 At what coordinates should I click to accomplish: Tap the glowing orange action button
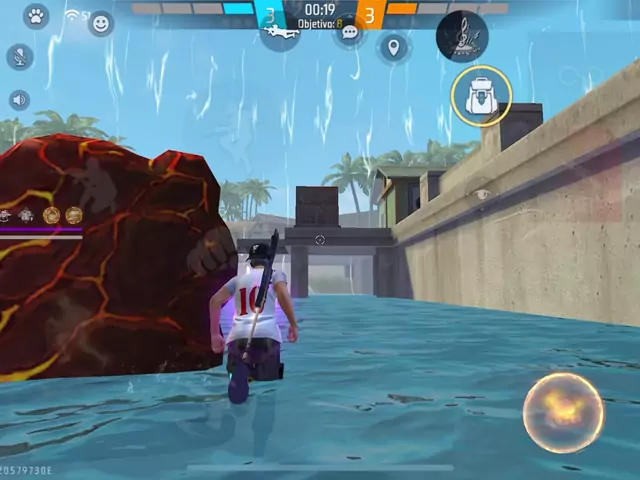pos(563,412)
